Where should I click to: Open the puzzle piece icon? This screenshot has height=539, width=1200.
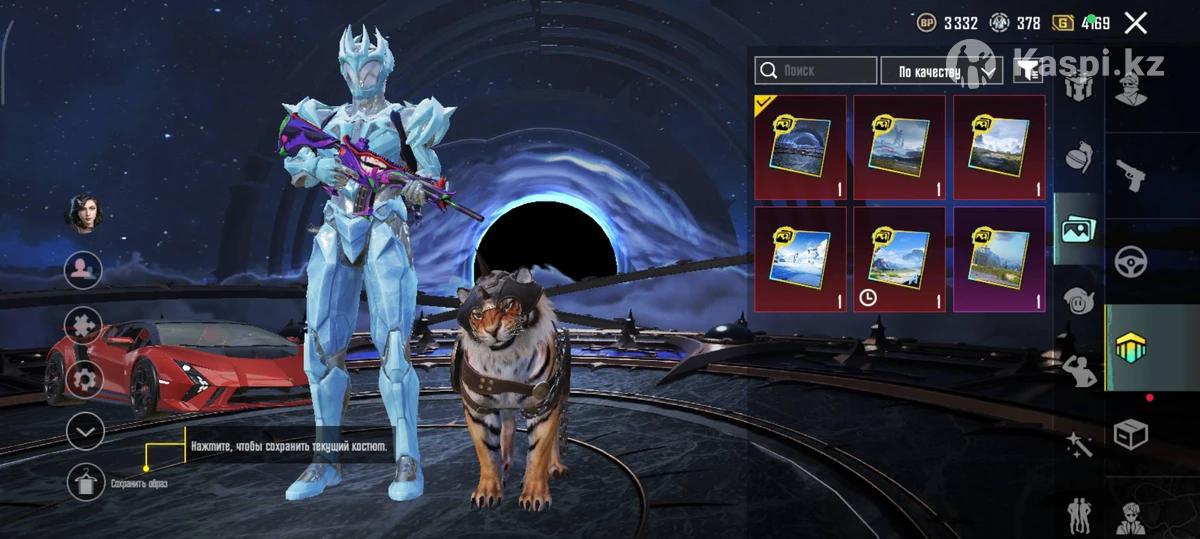[x=85, y=324]
